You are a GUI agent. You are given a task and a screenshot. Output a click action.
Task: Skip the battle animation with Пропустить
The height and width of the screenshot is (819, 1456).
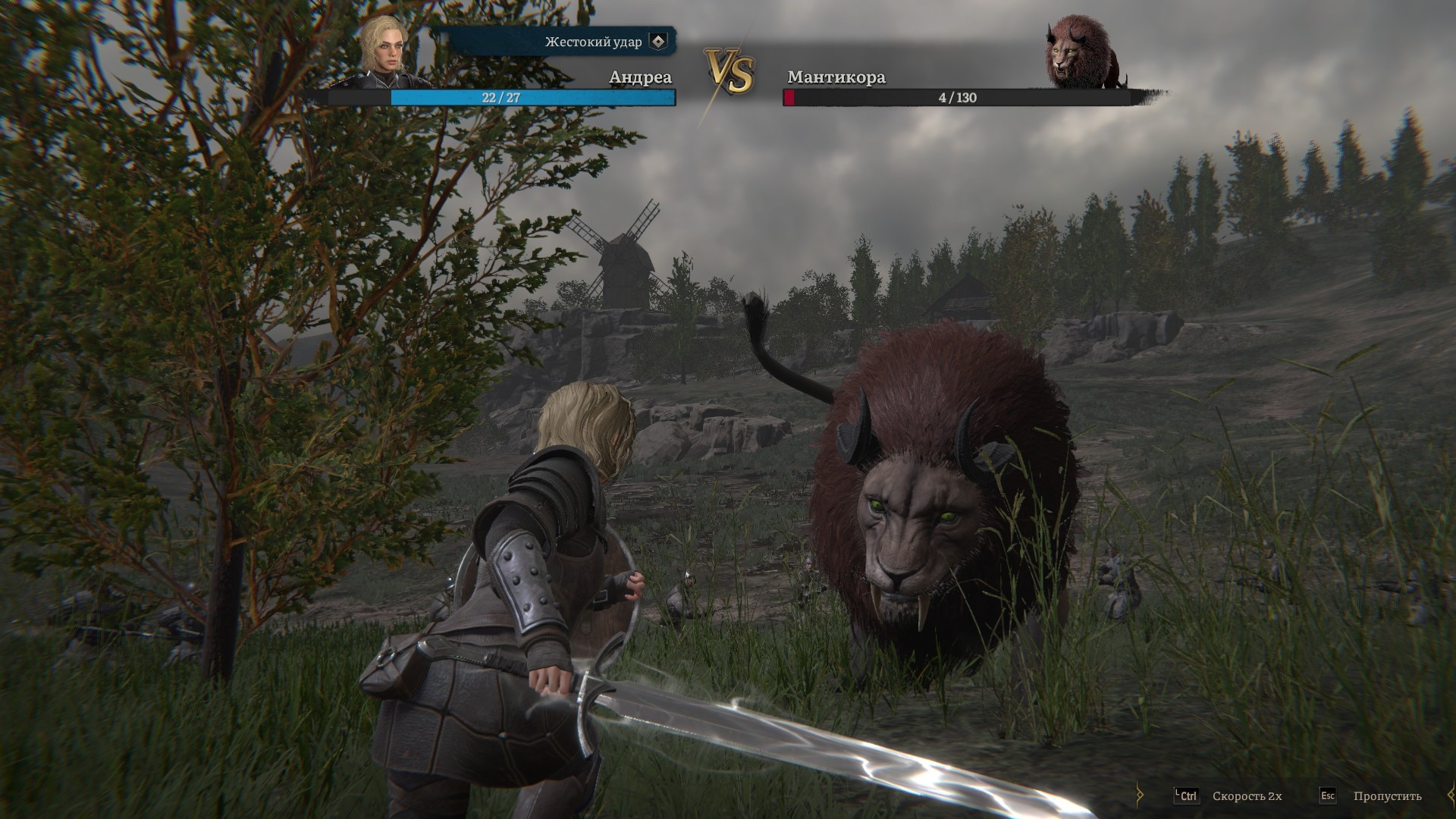(x=1386, y=795)
